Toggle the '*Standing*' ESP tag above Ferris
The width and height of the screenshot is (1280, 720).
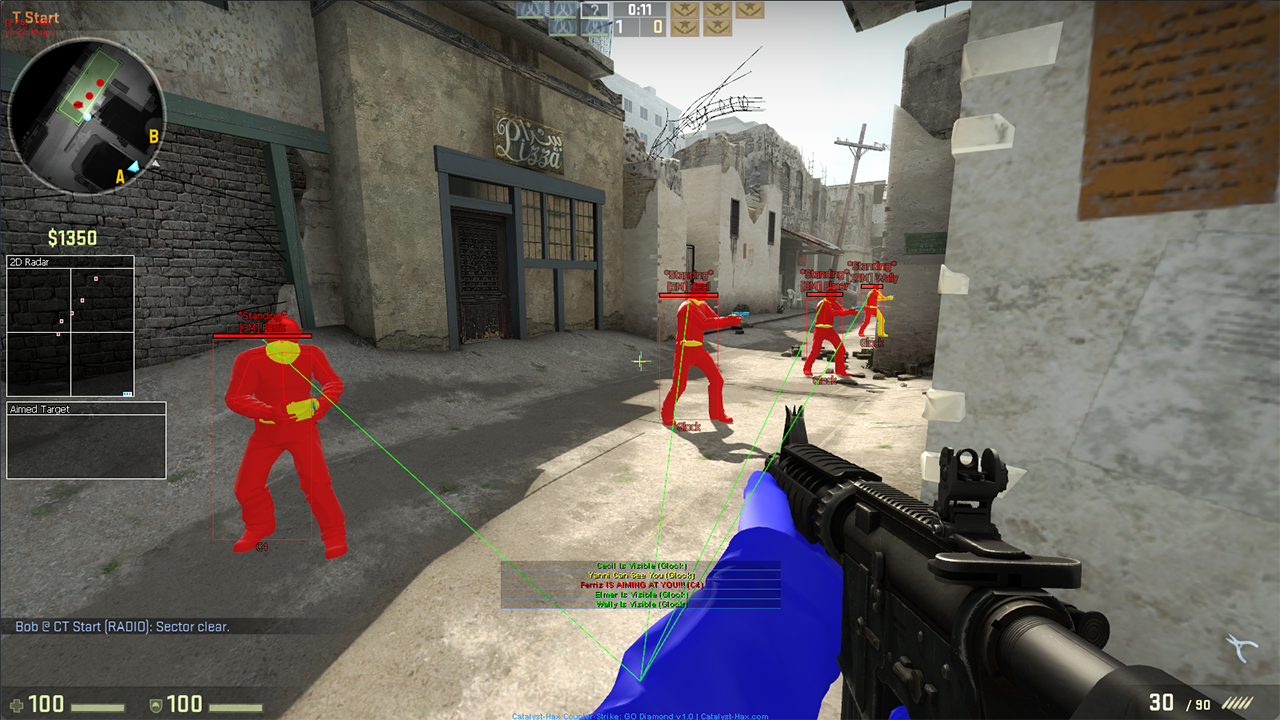(x=263, y=314)
